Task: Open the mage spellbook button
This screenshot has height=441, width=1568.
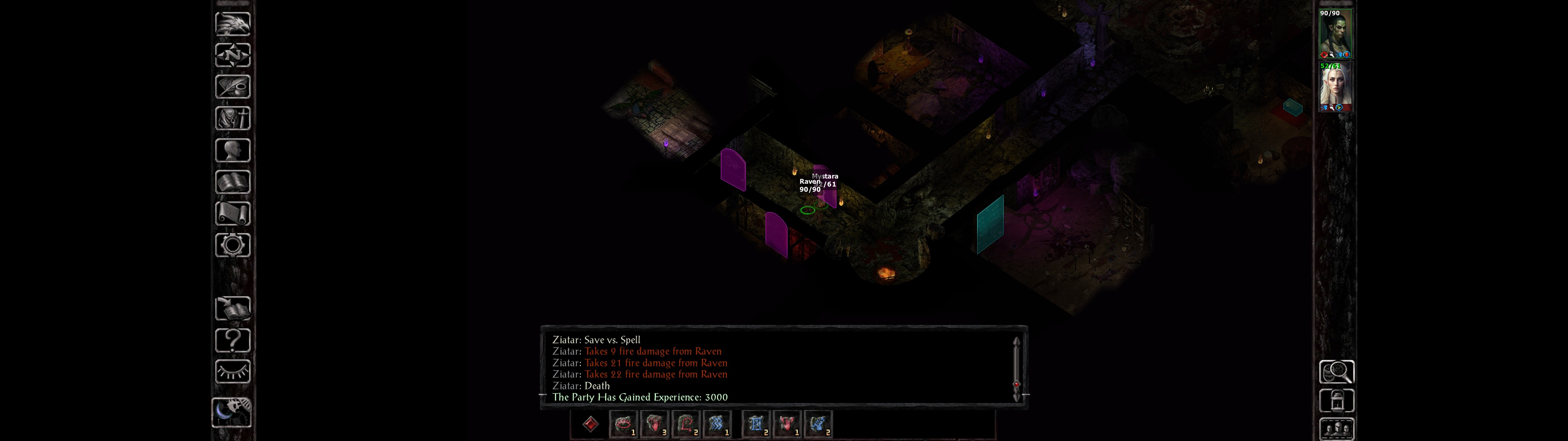Action: pos(232,182)
